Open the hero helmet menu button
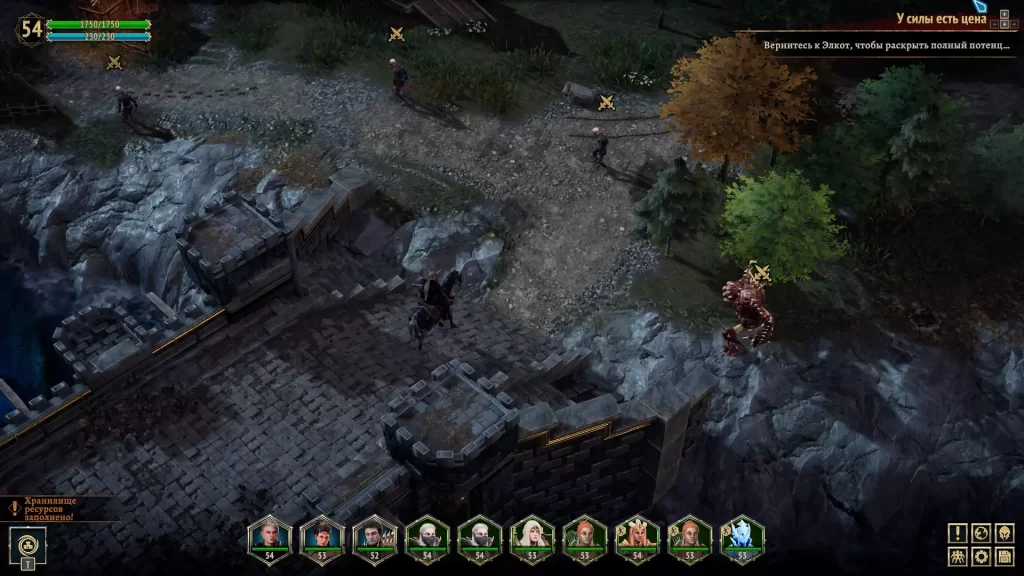The width and height of the screenshot is (1024, 576). pos(1004,533)
